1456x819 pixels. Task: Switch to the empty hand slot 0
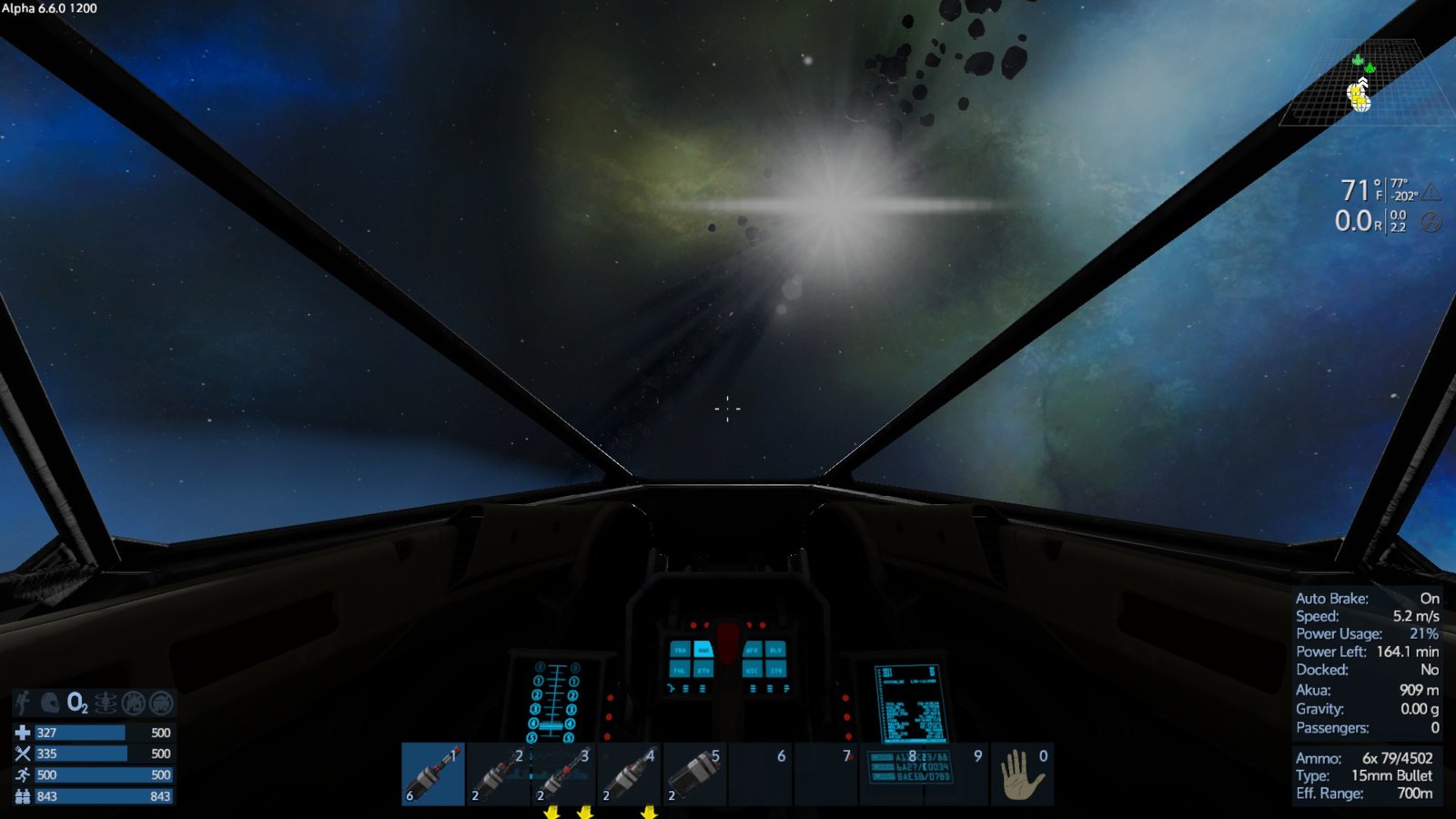[1023, 774]
